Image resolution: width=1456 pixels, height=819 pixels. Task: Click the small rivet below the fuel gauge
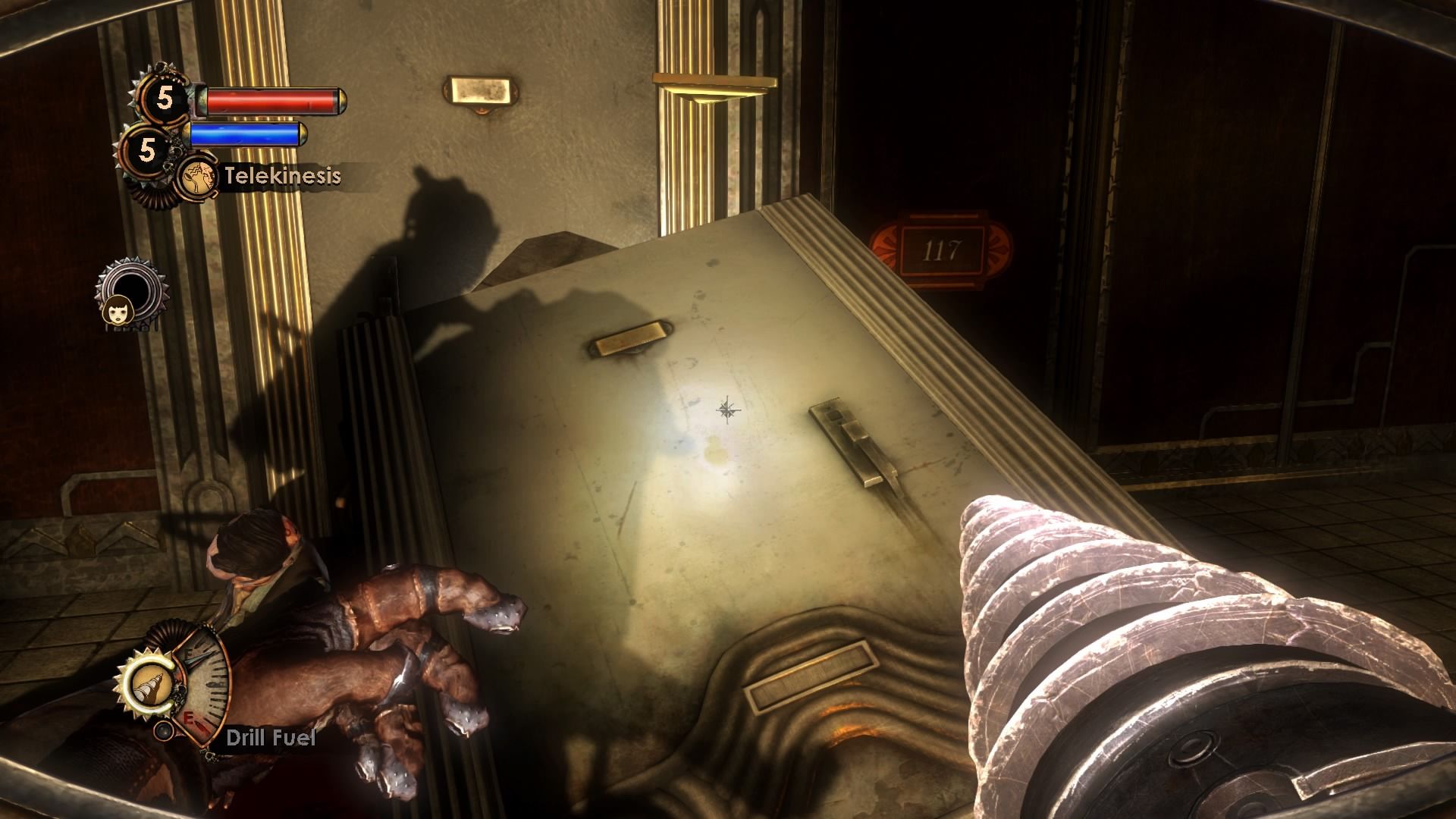[x=163, y=731]
